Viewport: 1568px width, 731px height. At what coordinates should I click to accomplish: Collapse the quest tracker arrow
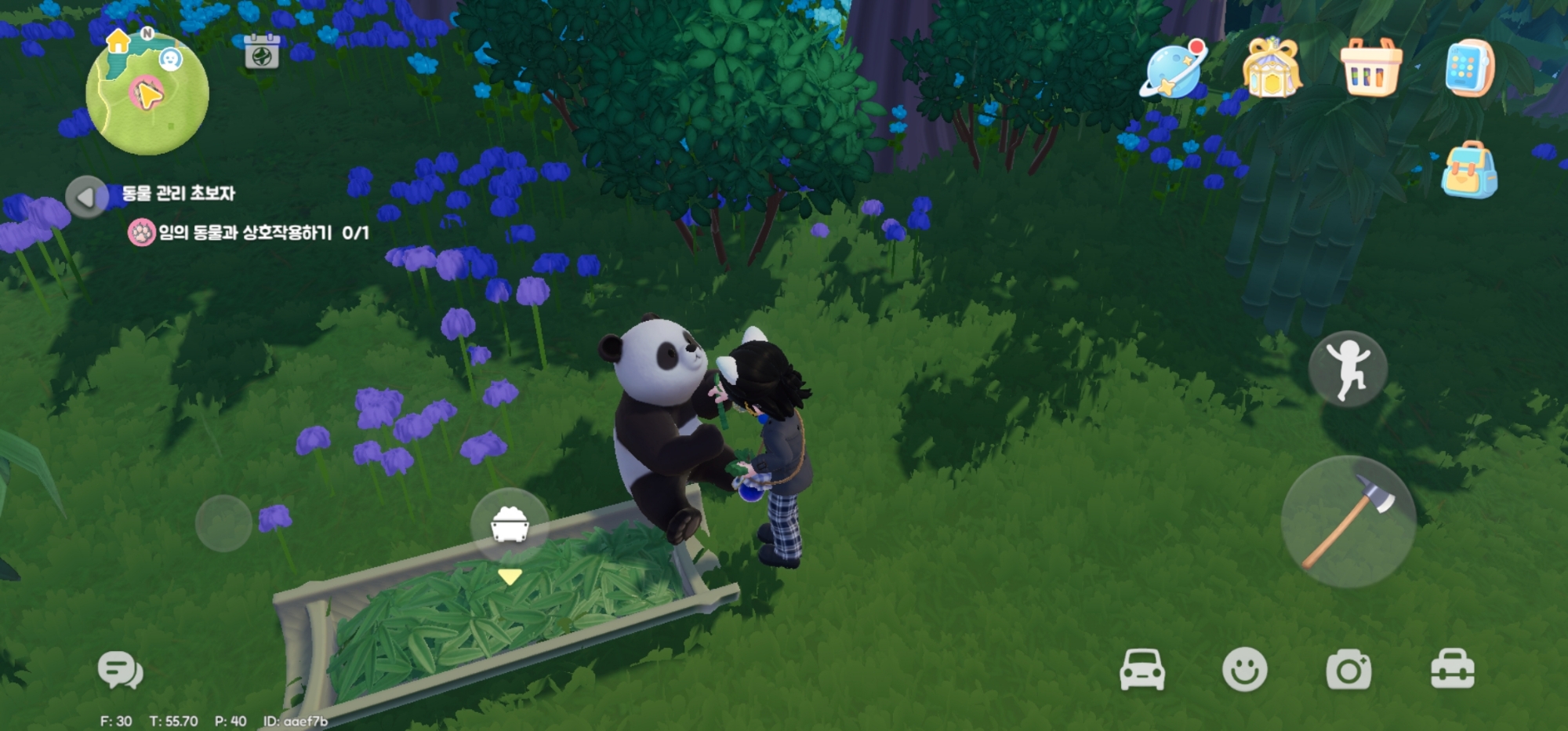point(87,196)
